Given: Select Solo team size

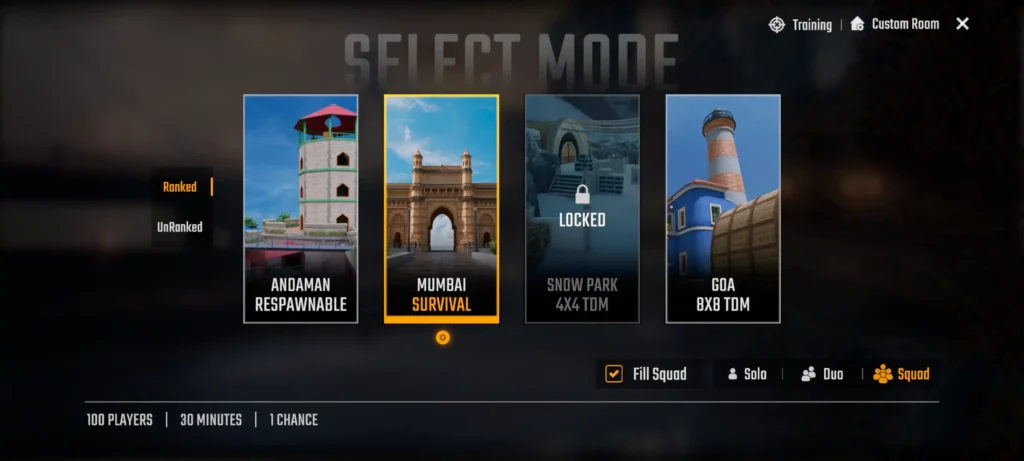Looking at the screenshot, I should 747,374.
